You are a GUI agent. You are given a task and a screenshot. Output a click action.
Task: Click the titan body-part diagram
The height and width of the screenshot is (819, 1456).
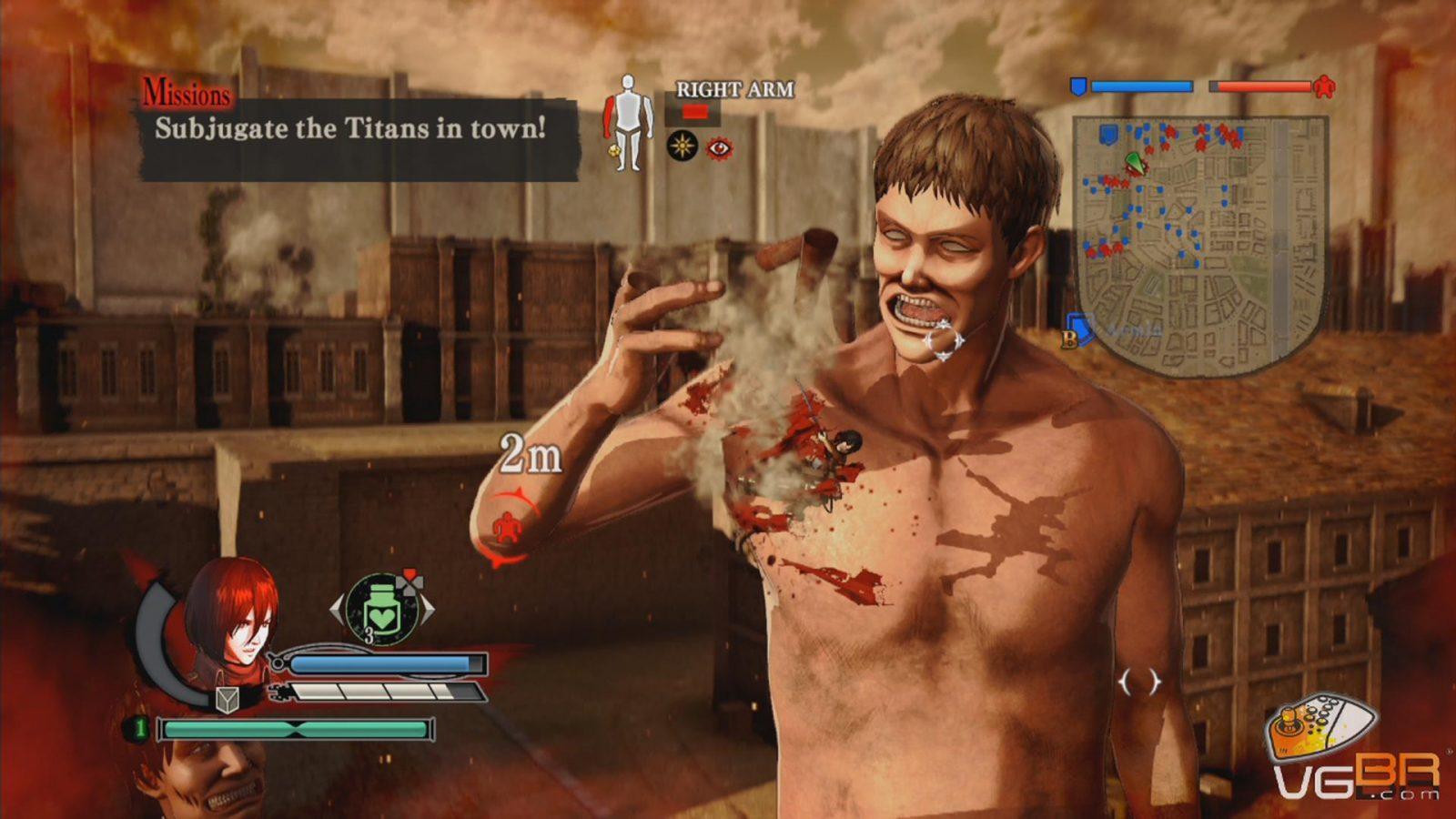coord(628,123)
